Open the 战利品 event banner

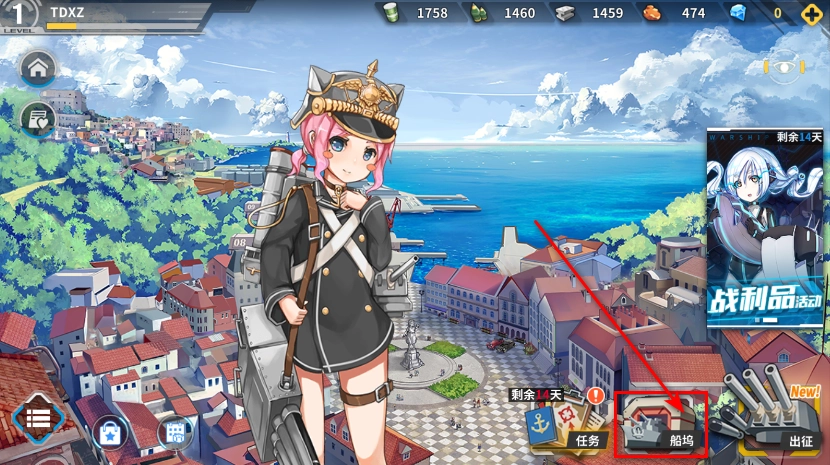coord(765,228)
